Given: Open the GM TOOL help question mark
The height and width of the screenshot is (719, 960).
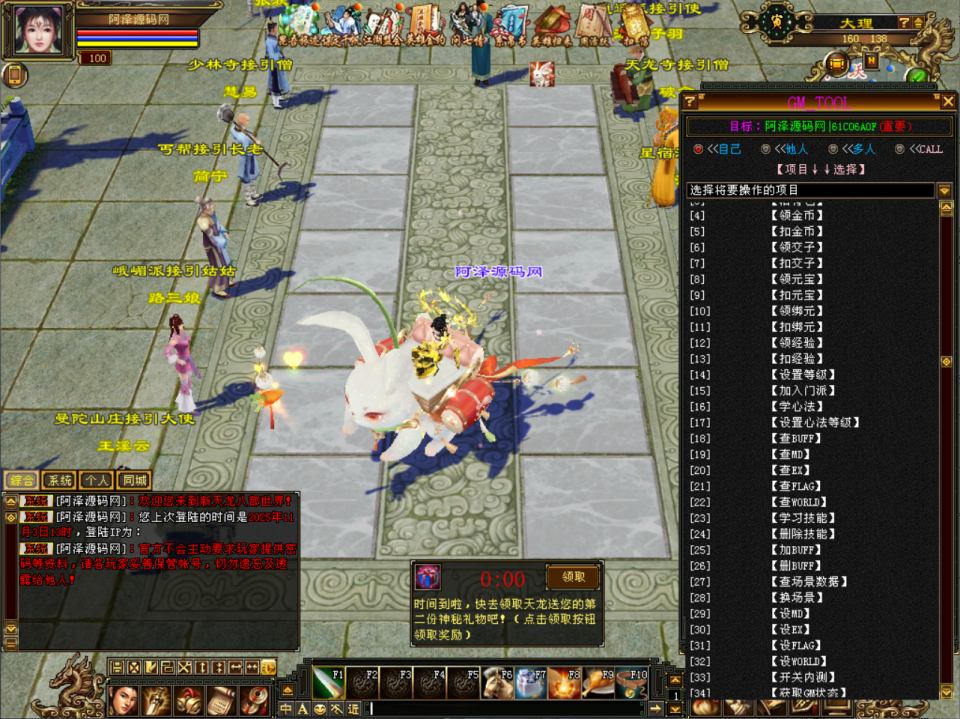Looking at the screenshot, I should click(690, 101).
